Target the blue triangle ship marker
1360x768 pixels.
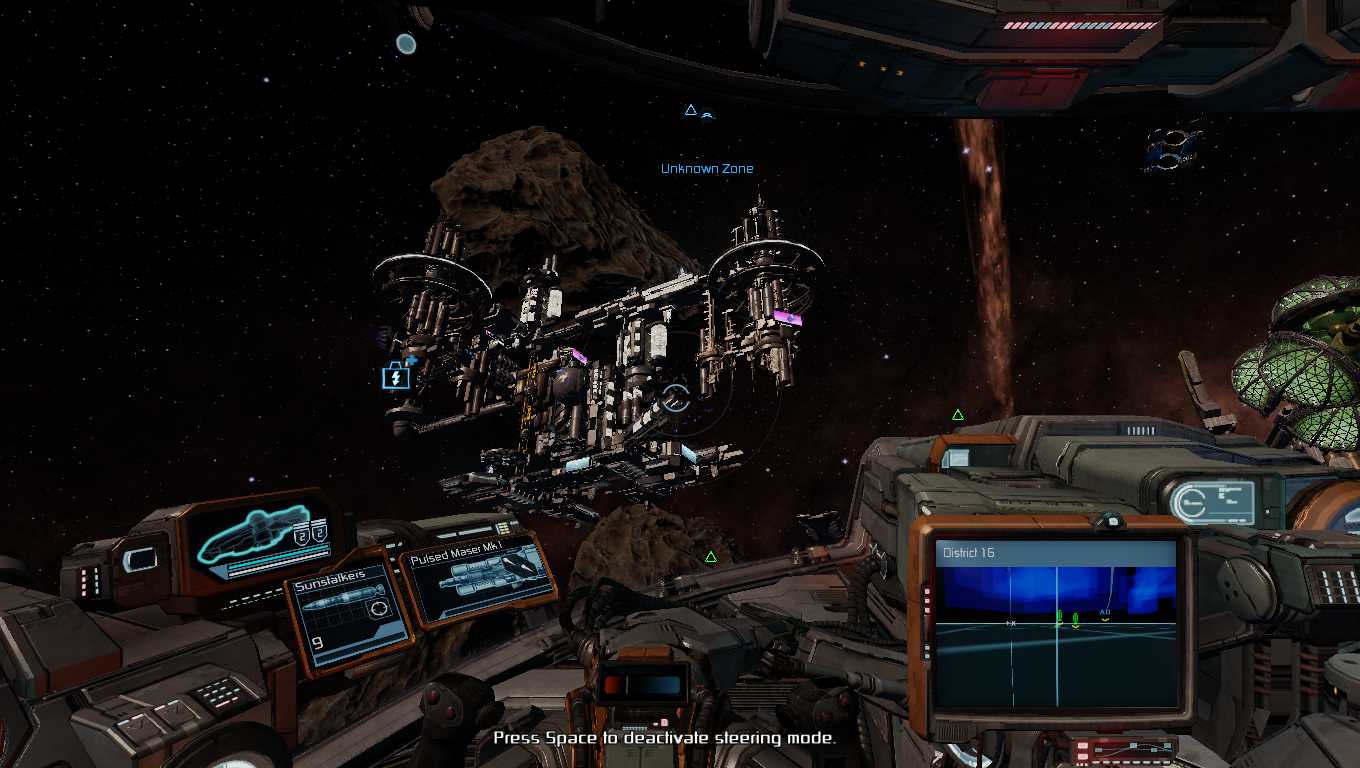pos(690,110)
